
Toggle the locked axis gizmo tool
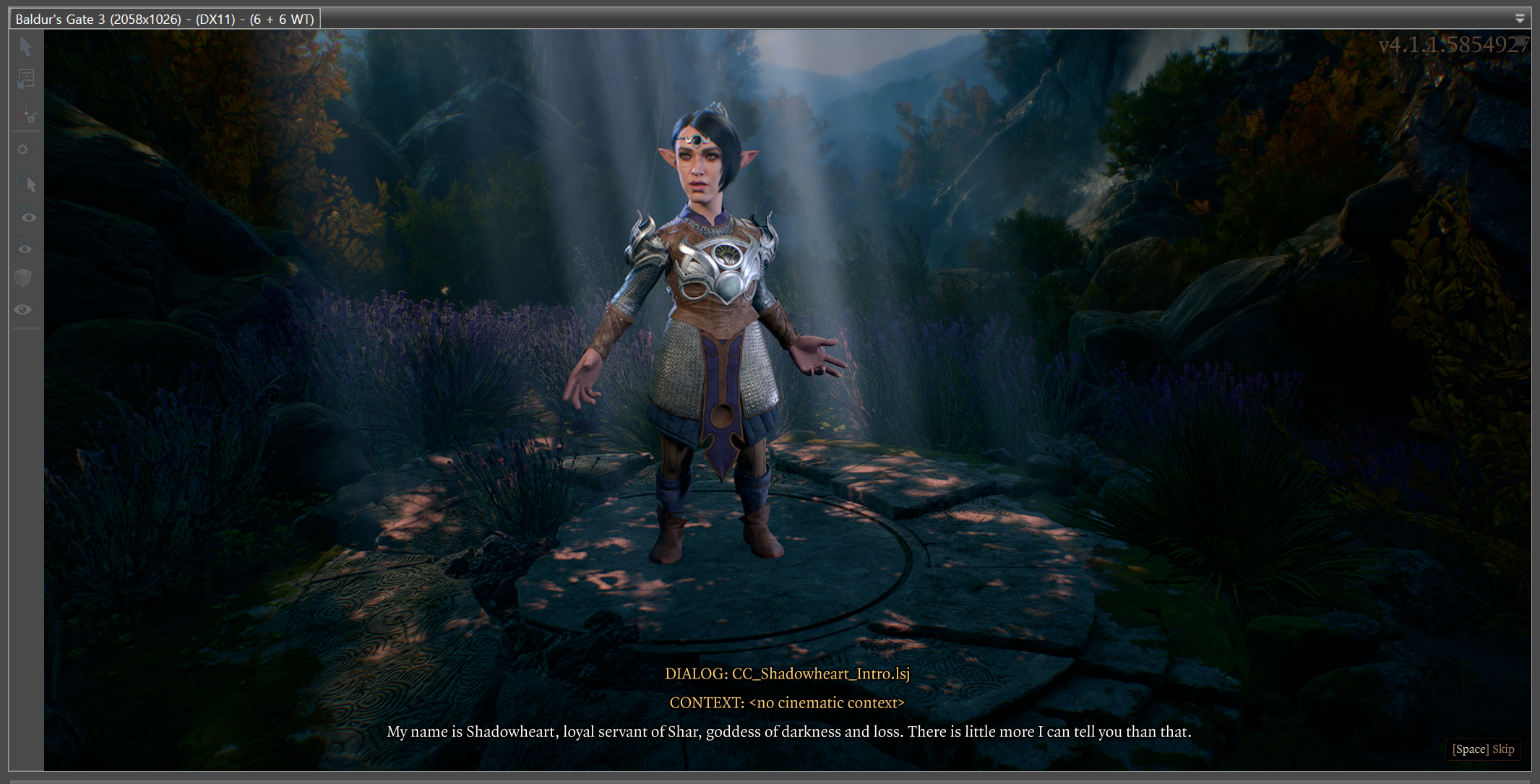[x=27, y=115]
